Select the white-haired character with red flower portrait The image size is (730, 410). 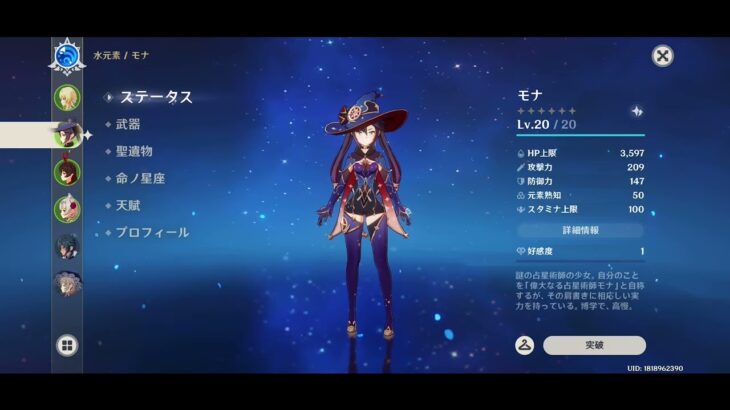coord(67,209)
